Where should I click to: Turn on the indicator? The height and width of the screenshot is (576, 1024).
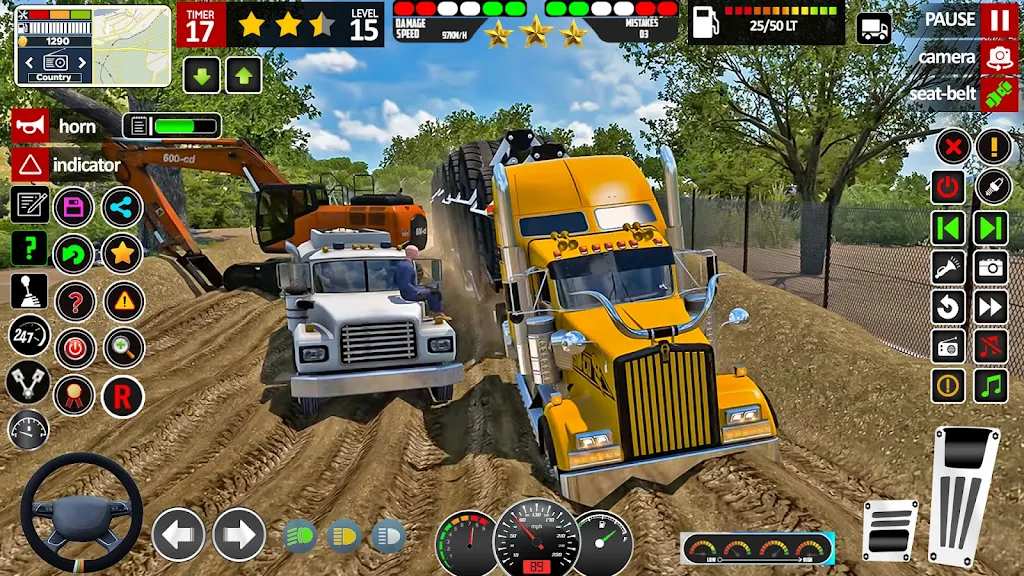(x=30, y=164)
